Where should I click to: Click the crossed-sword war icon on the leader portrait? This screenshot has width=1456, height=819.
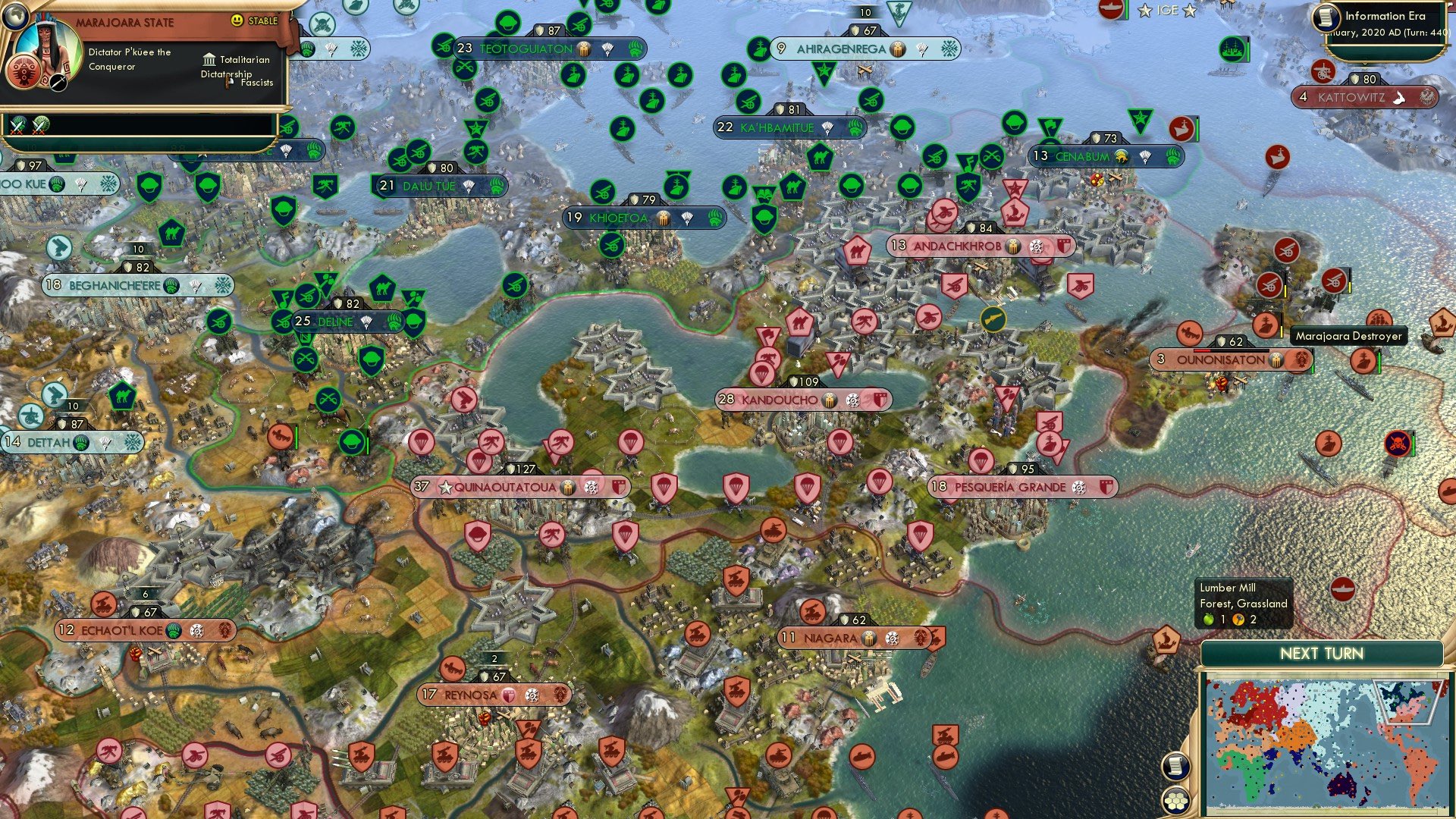(x=58, y=82)
